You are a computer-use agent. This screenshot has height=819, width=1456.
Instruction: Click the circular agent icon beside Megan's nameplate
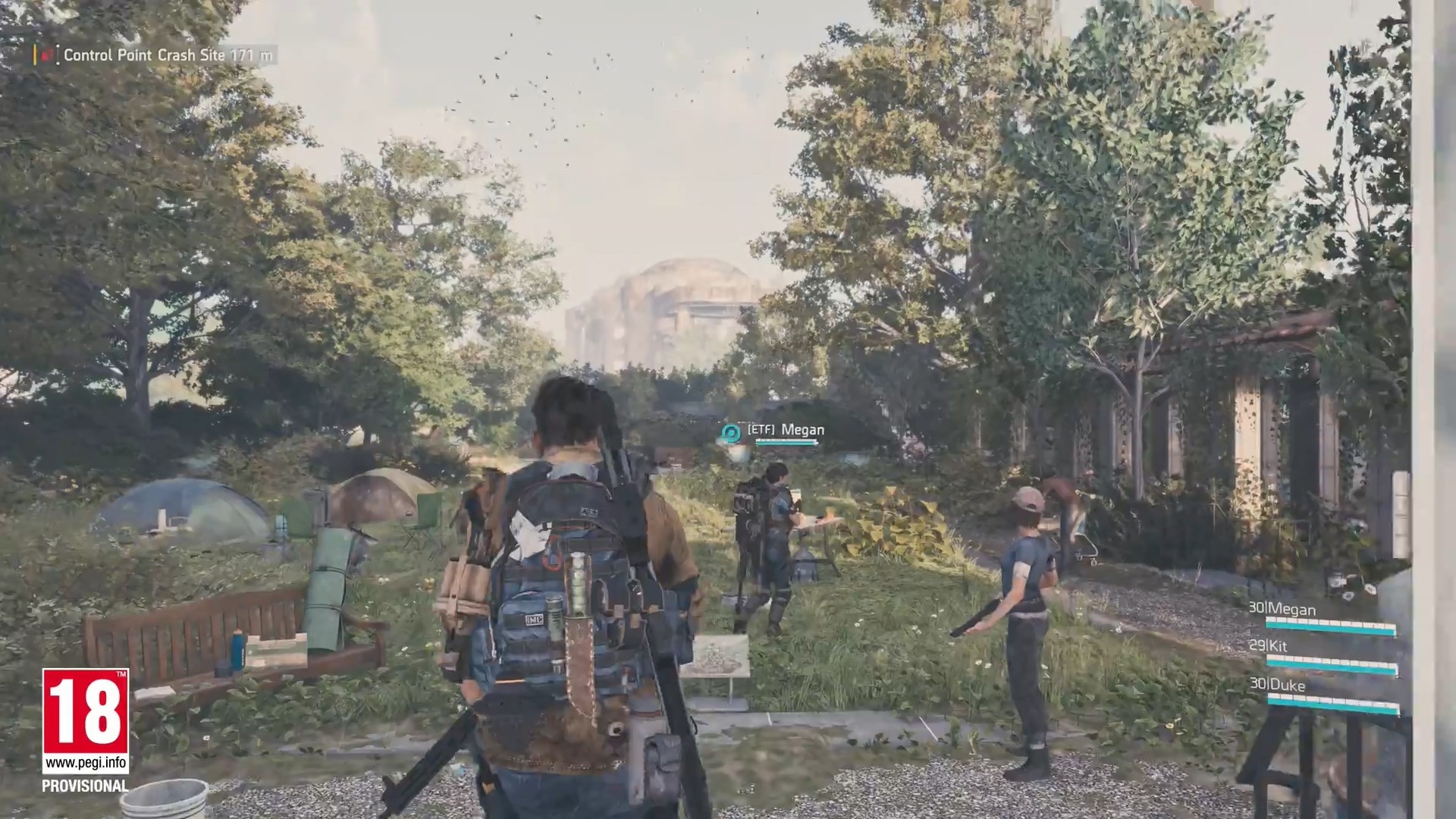[731, 433]
